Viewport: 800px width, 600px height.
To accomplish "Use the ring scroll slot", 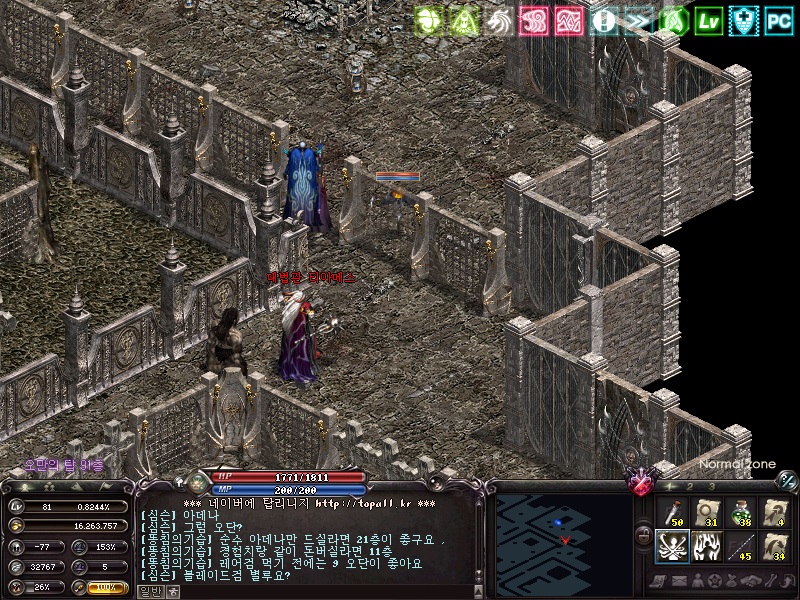I will pyautogui.click(x=707, y=512).
